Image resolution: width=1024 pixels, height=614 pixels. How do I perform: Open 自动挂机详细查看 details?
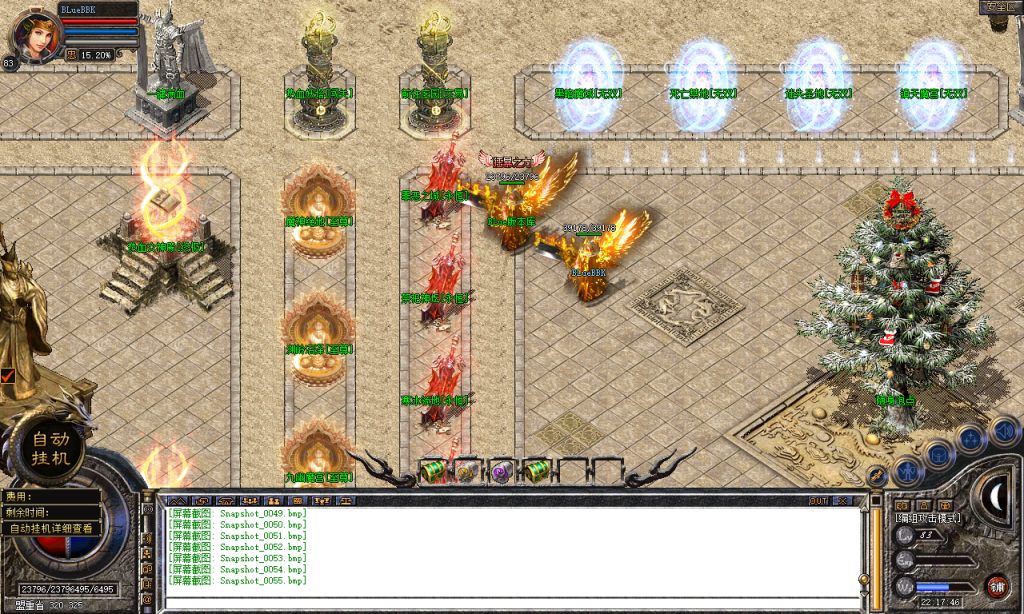52,528
